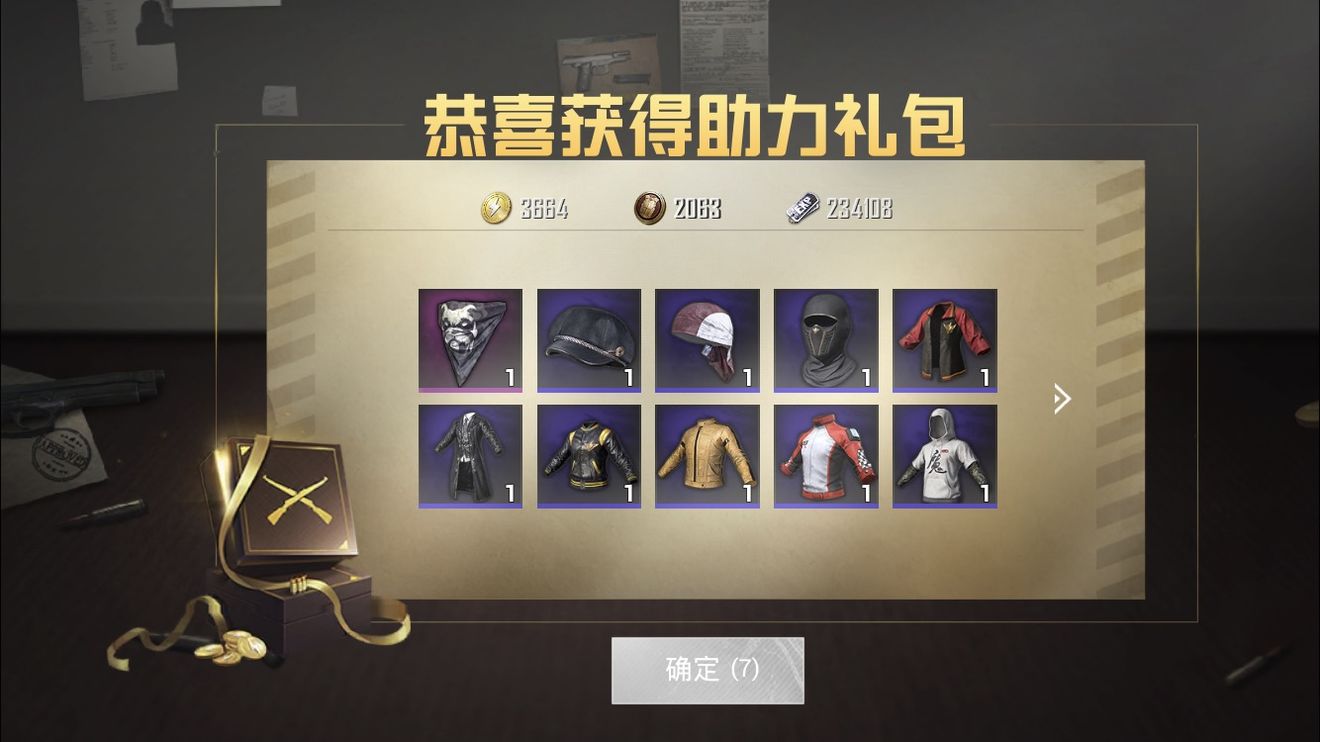This screenshot has width=1320, height=742.
Task: Select the long black trench coat reward
Action: click(x=470, y=457)
